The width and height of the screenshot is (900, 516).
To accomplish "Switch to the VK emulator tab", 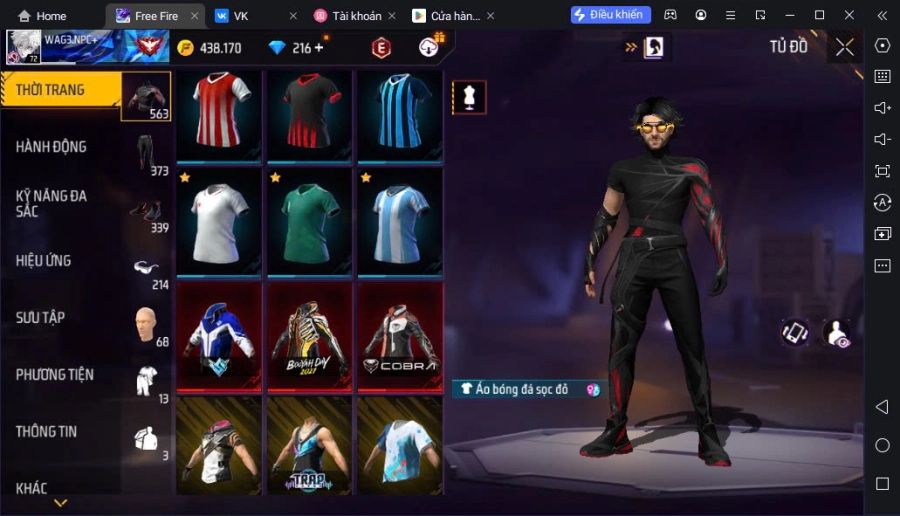I will coord(240,16).
